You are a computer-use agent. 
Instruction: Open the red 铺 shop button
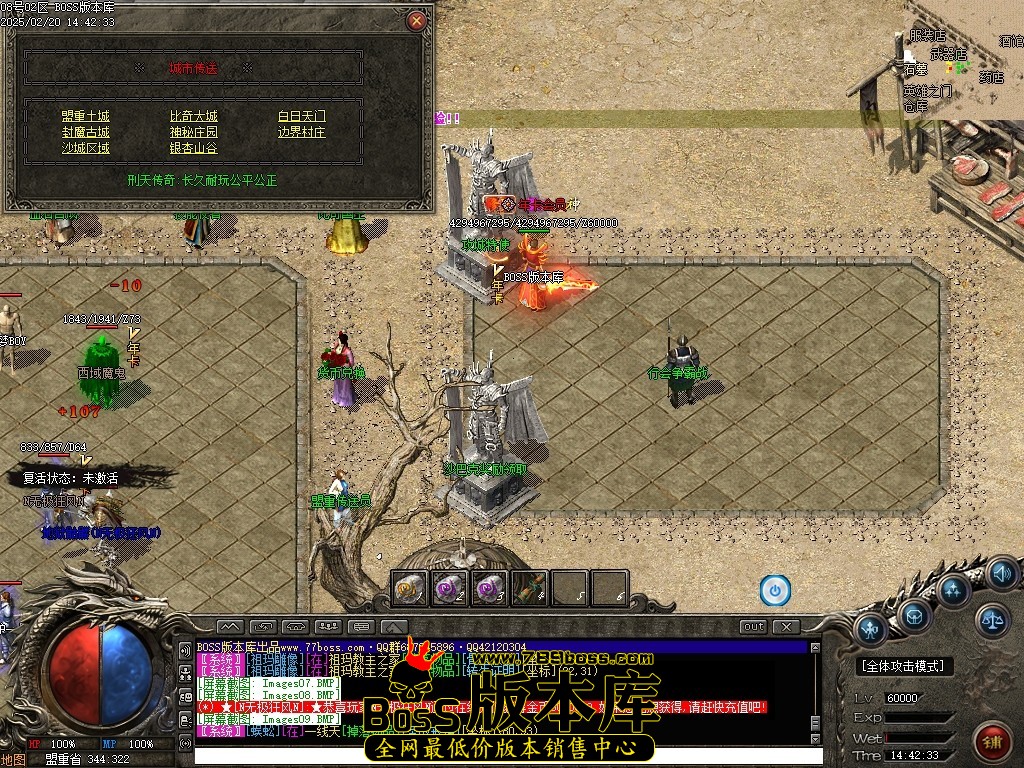pyautogui.click(x=992, y=741)
